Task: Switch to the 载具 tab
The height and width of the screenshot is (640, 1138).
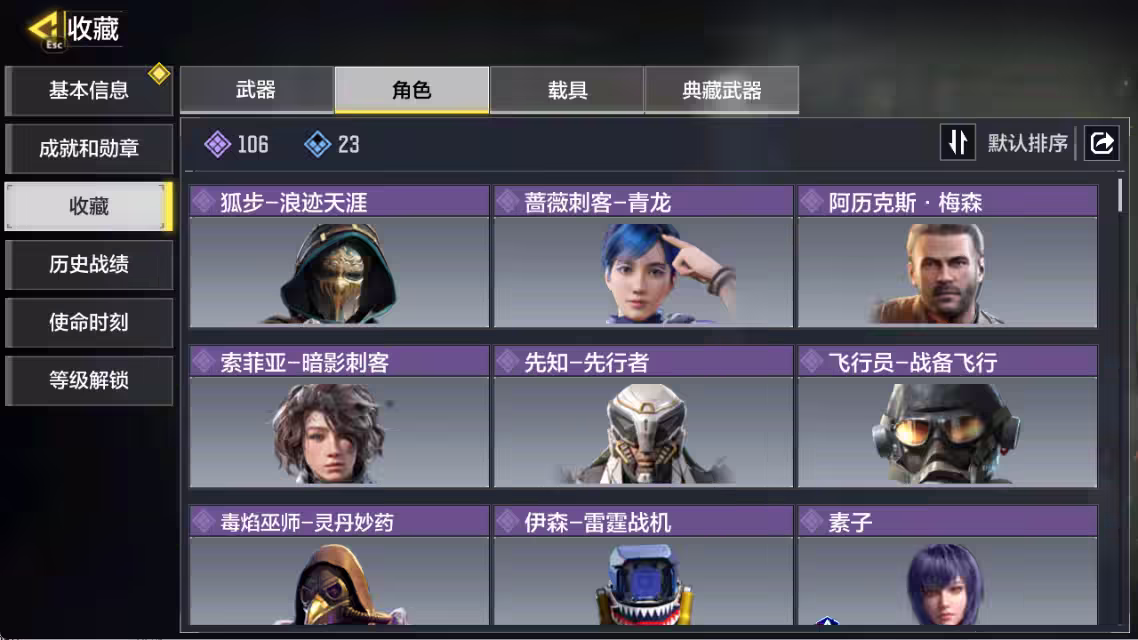Action: 567,91
